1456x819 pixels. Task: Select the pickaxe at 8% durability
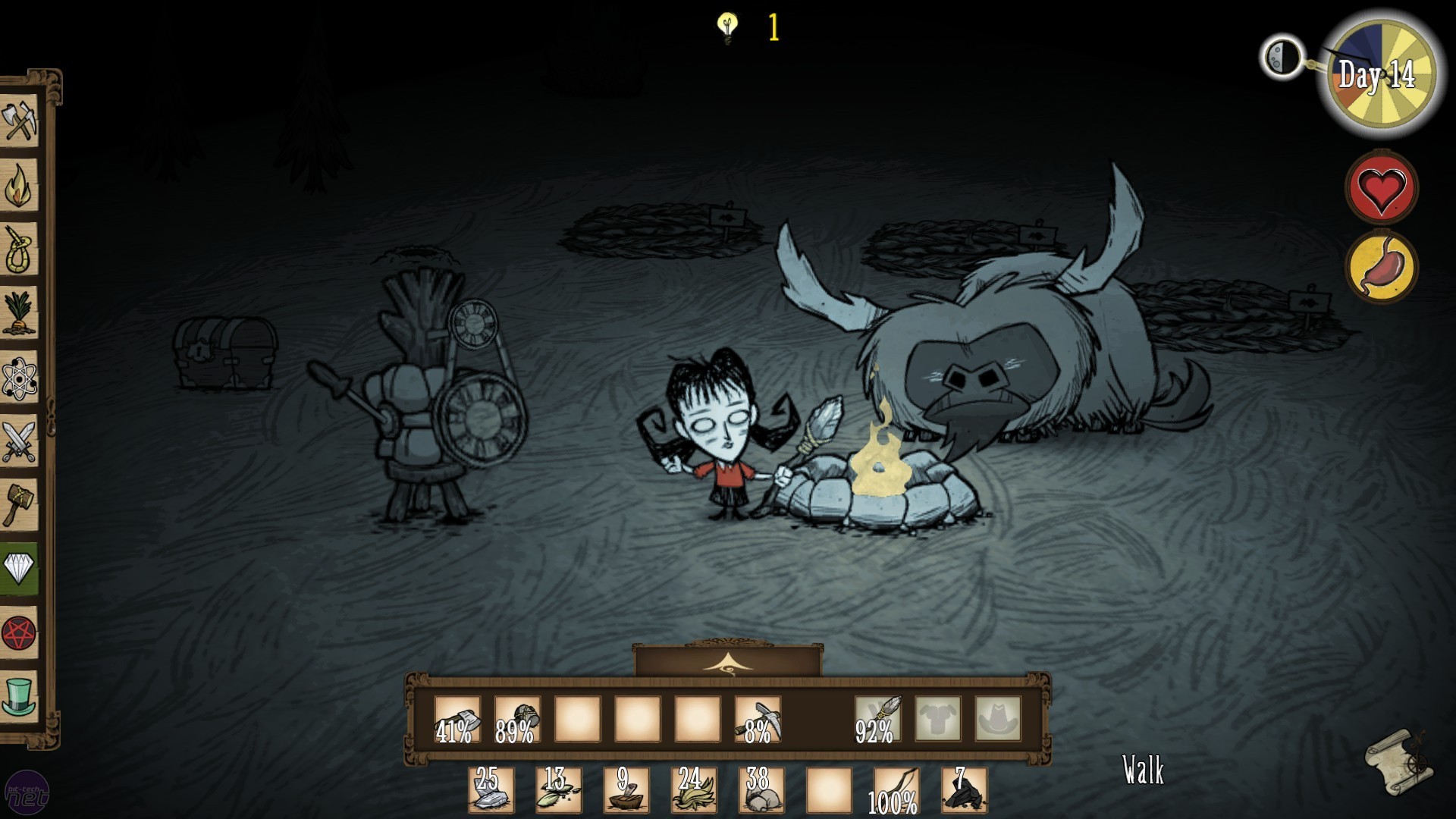(758, 720)
